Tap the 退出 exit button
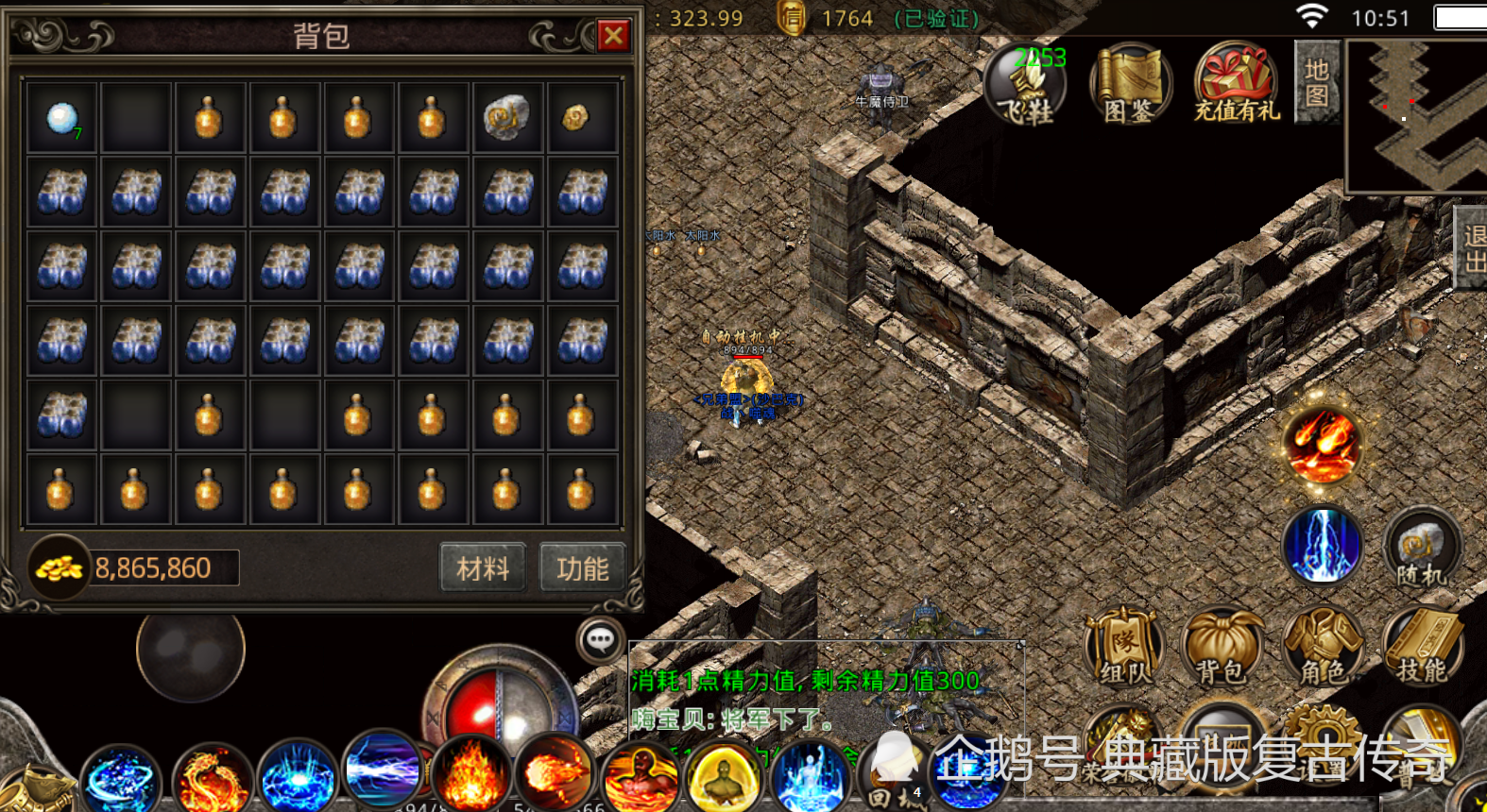 pos(1472,247)
